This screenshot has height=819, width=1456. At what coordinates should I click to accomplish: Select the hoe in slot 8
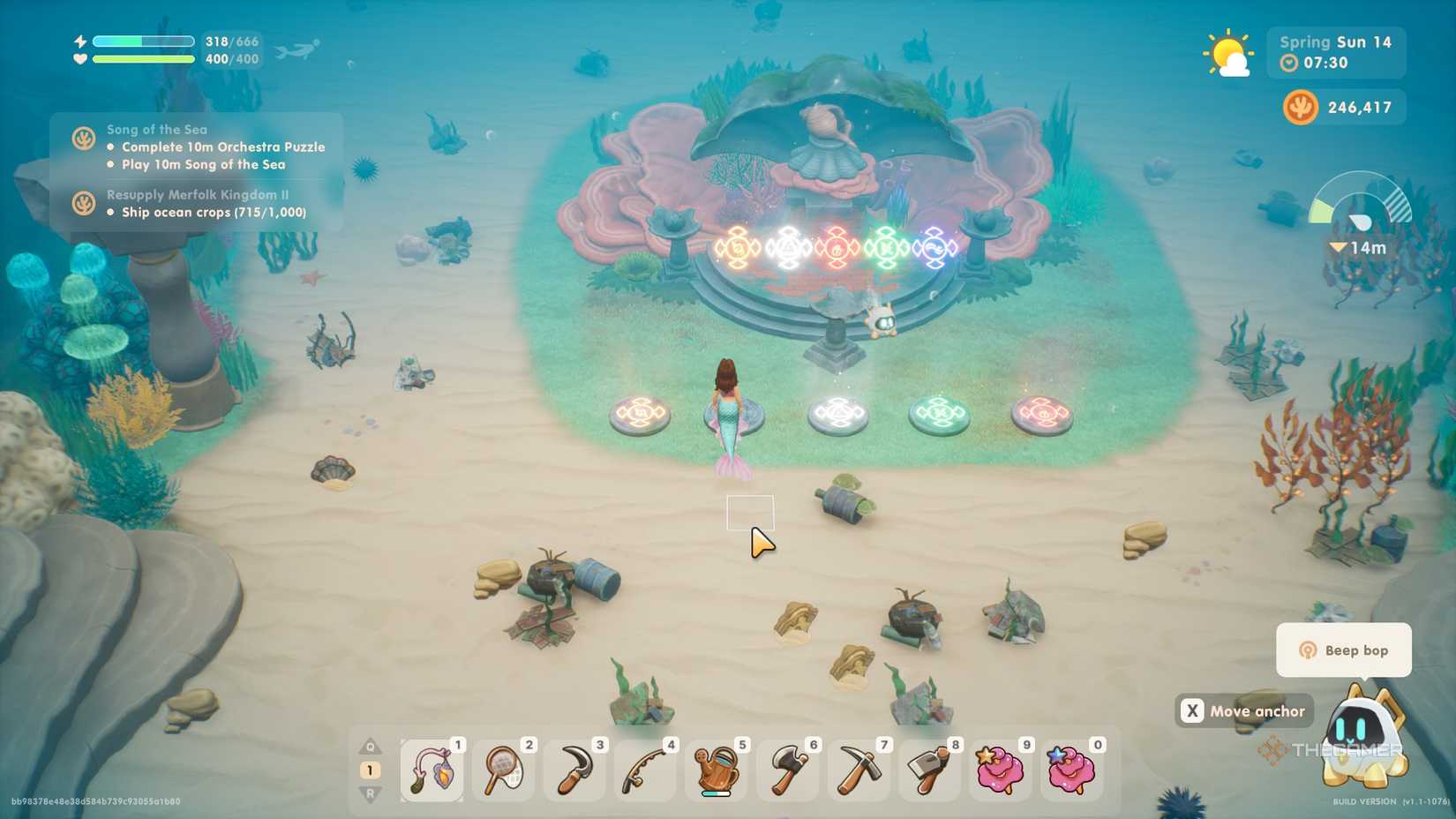point(928,768)
